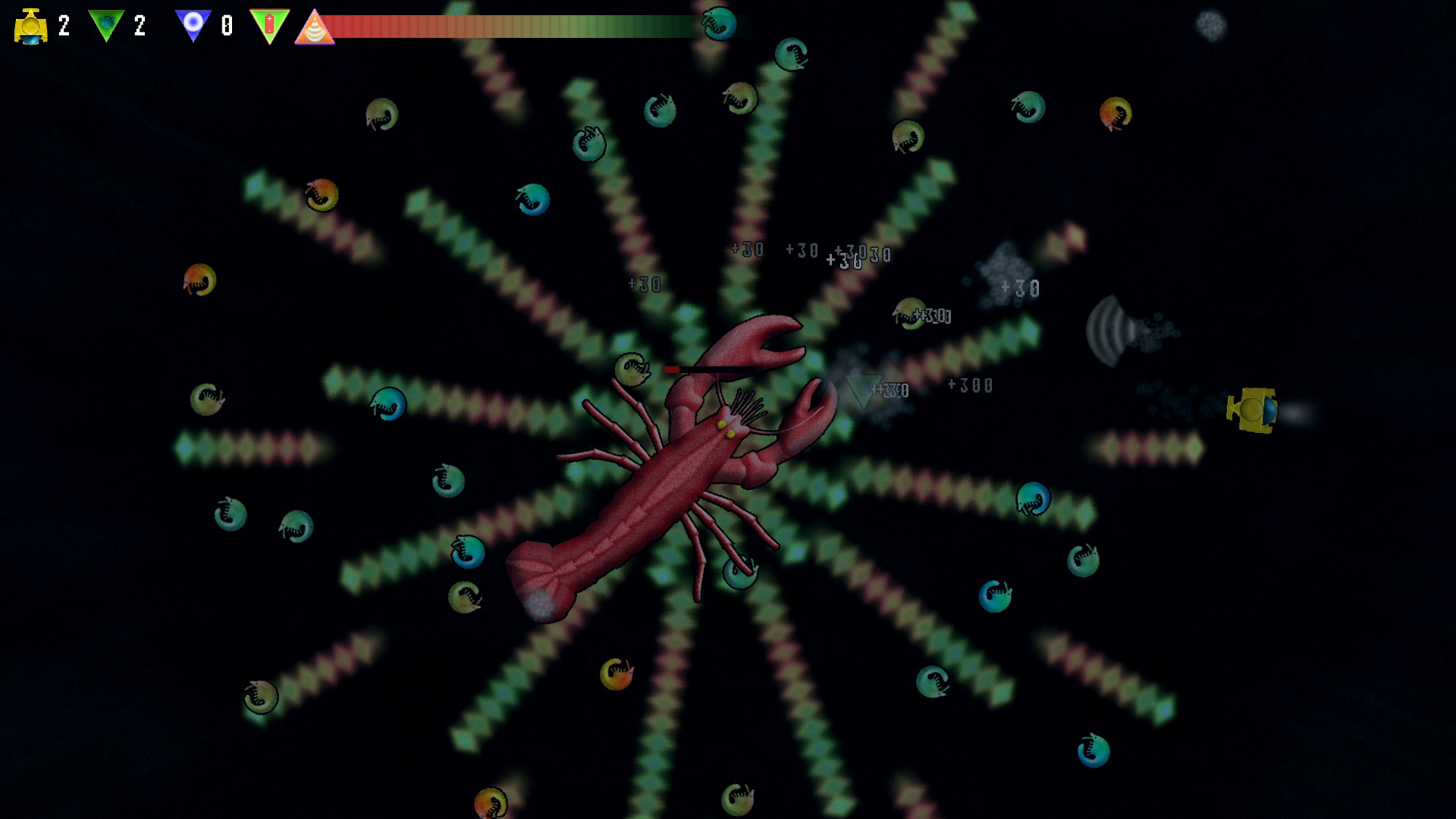Expand the bubble puff at lobster tail
Viewport: 1456px width, 819px height.
[540, 603]
